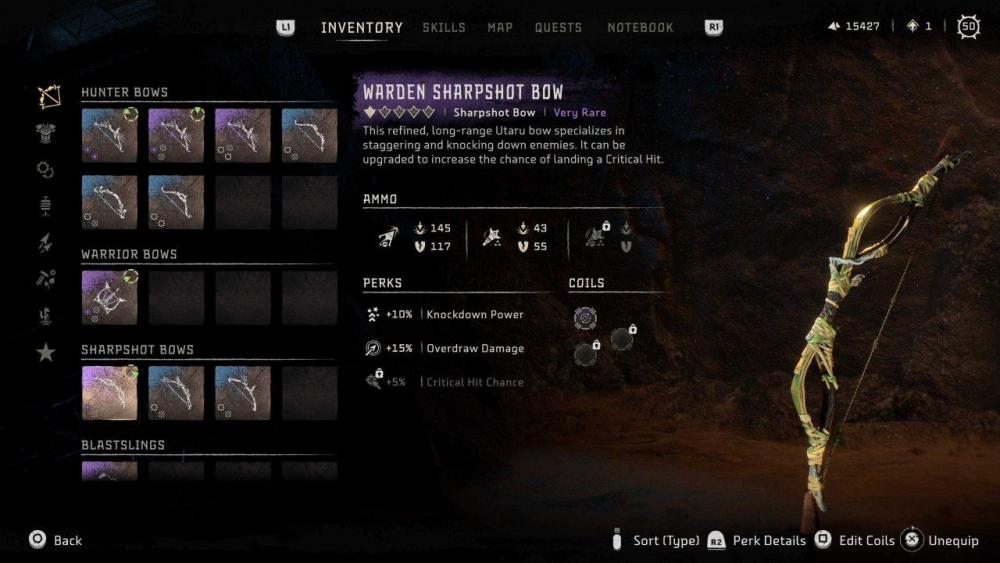Click the unlocked coil slot

(585, 318)
